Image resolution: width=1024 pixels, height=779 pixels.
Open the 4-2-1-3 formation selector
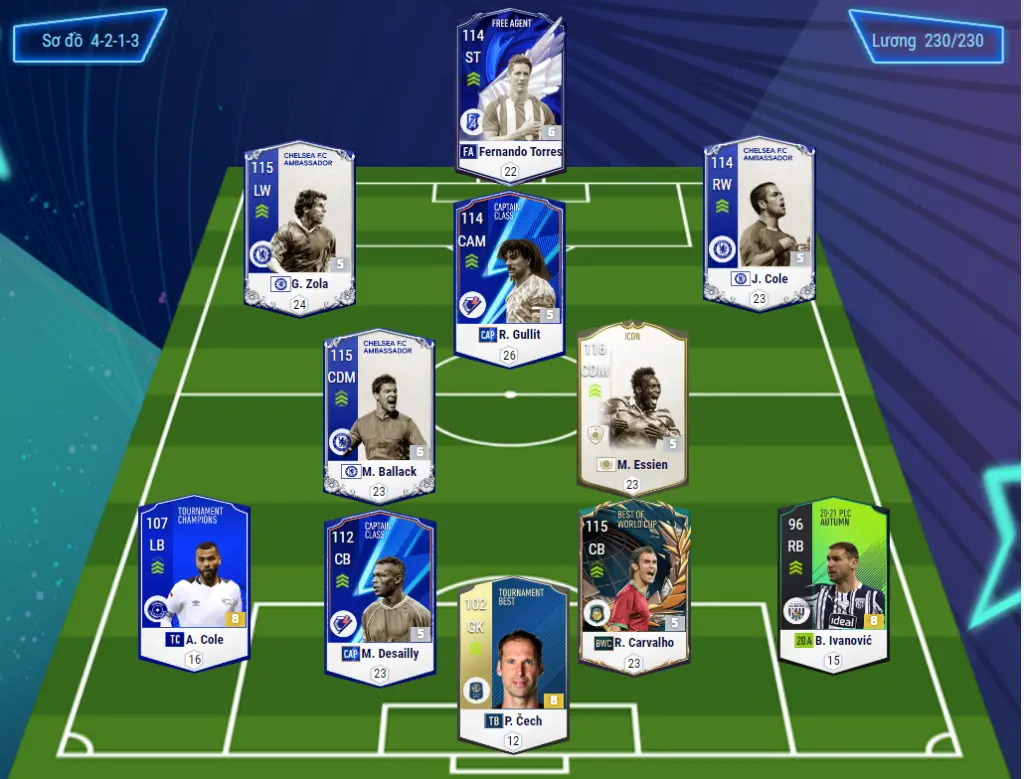pyautogui.click(x=89, y=42)
